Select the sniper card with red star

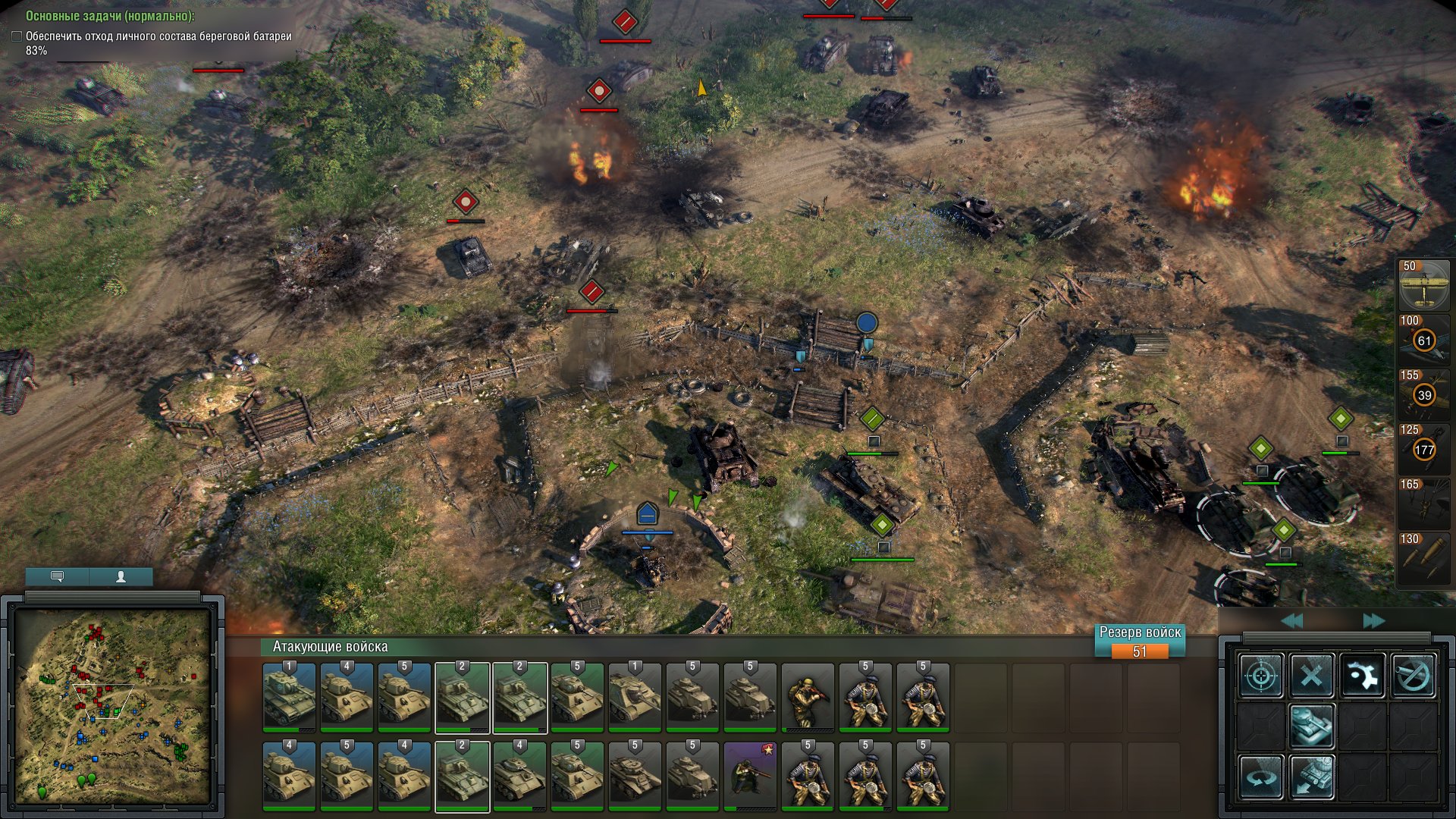tap(750, 777)
